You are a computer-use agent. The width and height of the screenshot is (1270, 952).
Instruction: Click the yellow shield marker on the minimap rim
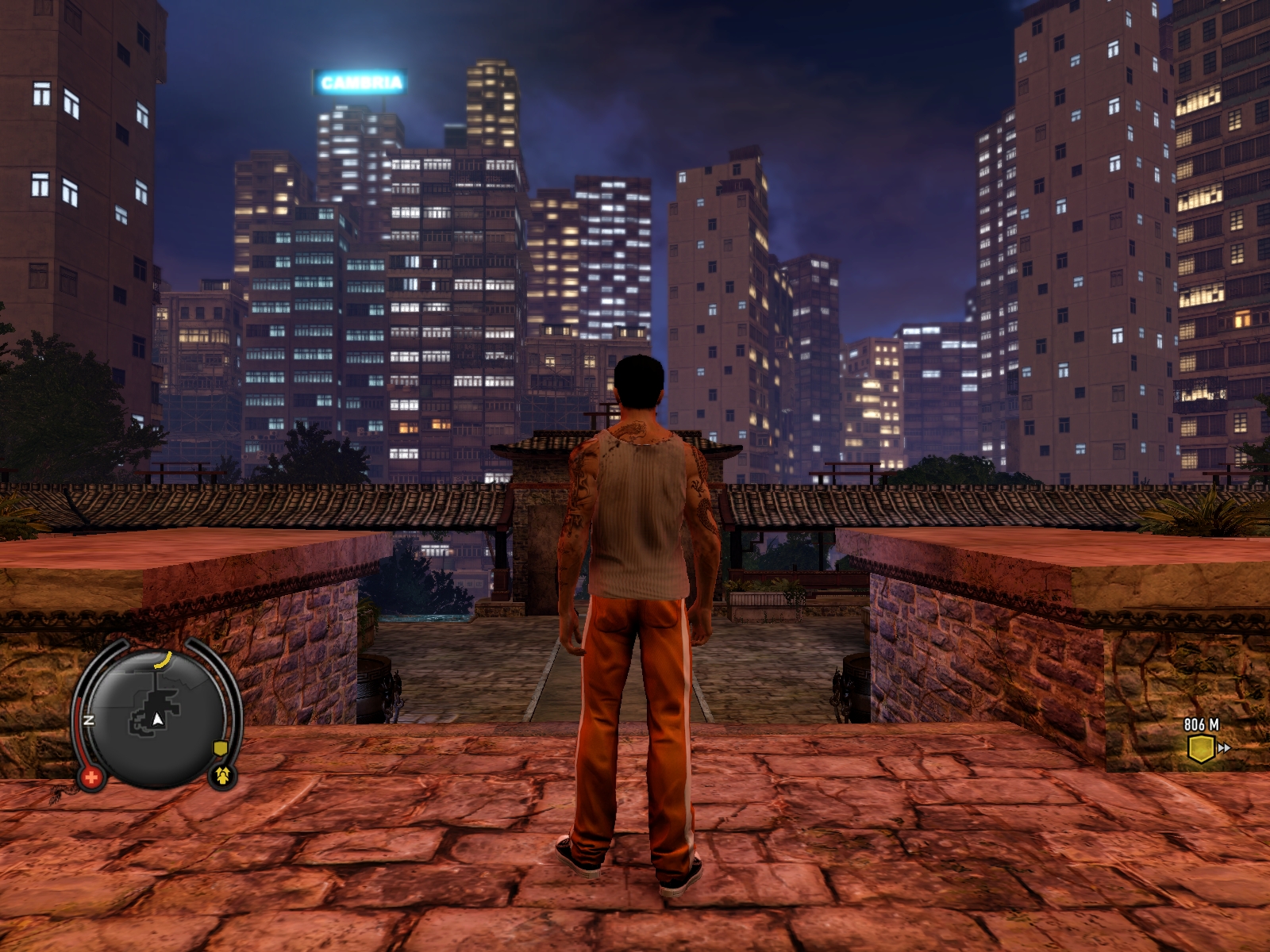pyautogui.click(x=220, y=748)
